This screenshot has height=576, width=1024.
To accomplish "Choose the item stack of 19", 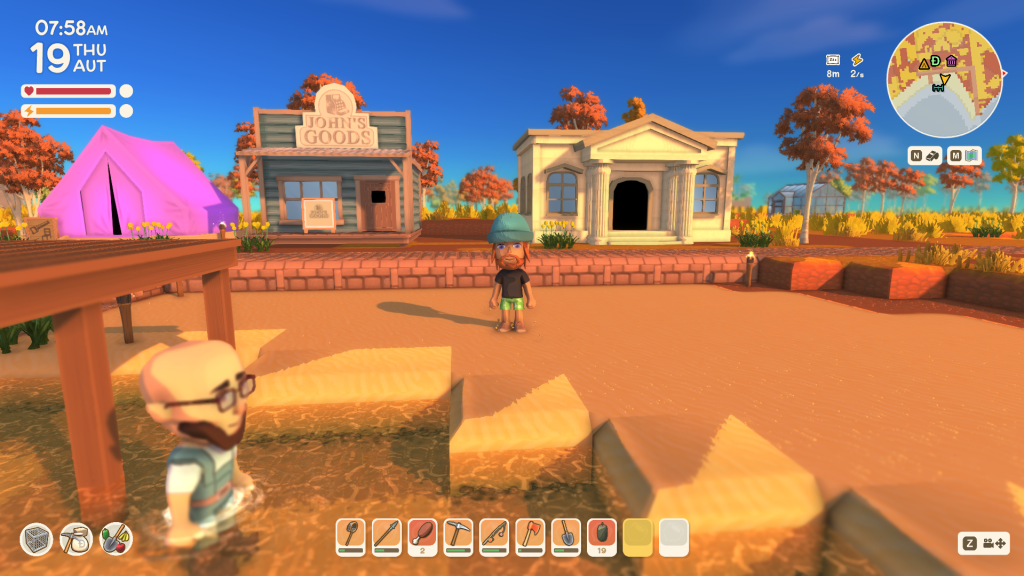I will click(x=602, y=536).
